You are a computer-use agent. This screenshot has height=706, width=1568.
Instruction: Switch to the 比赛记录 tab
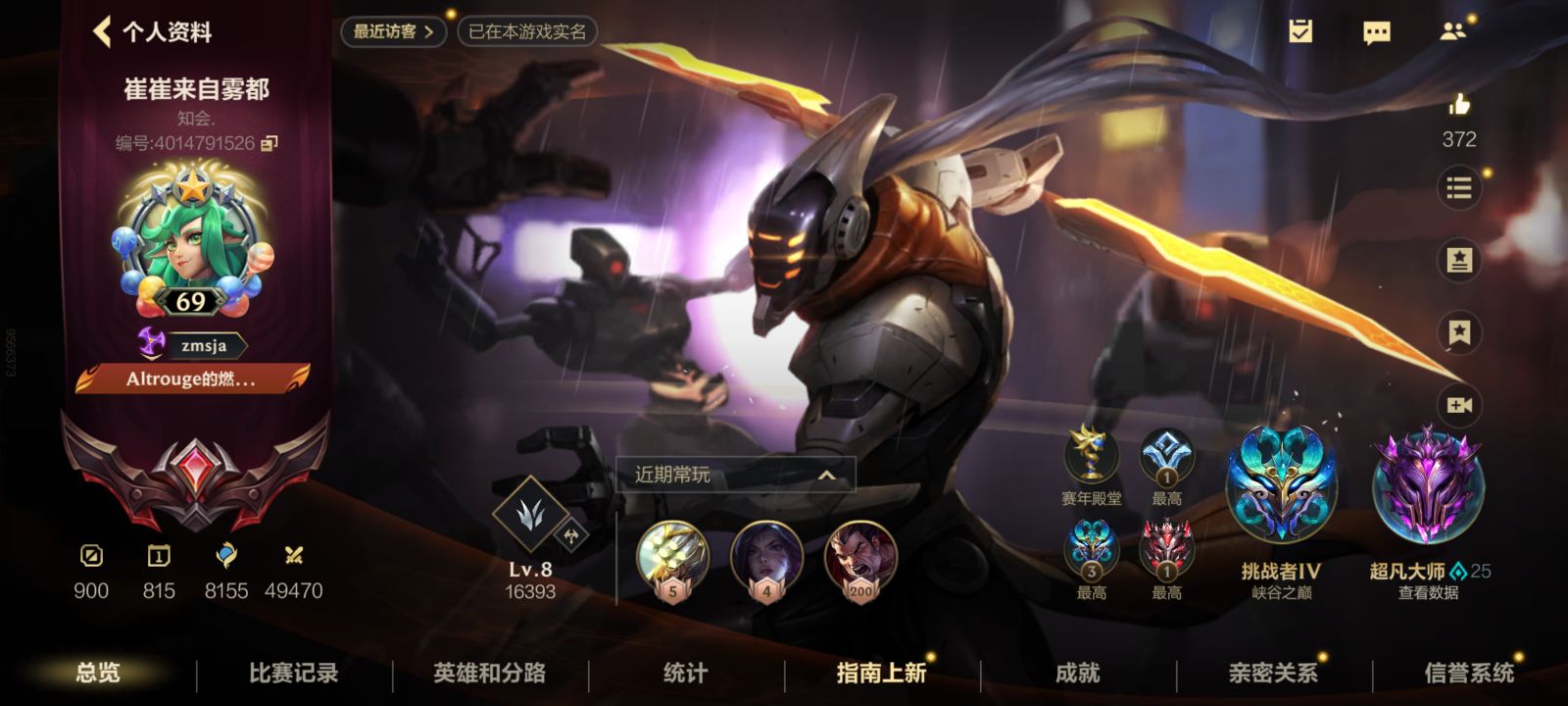tap(292, 674)
